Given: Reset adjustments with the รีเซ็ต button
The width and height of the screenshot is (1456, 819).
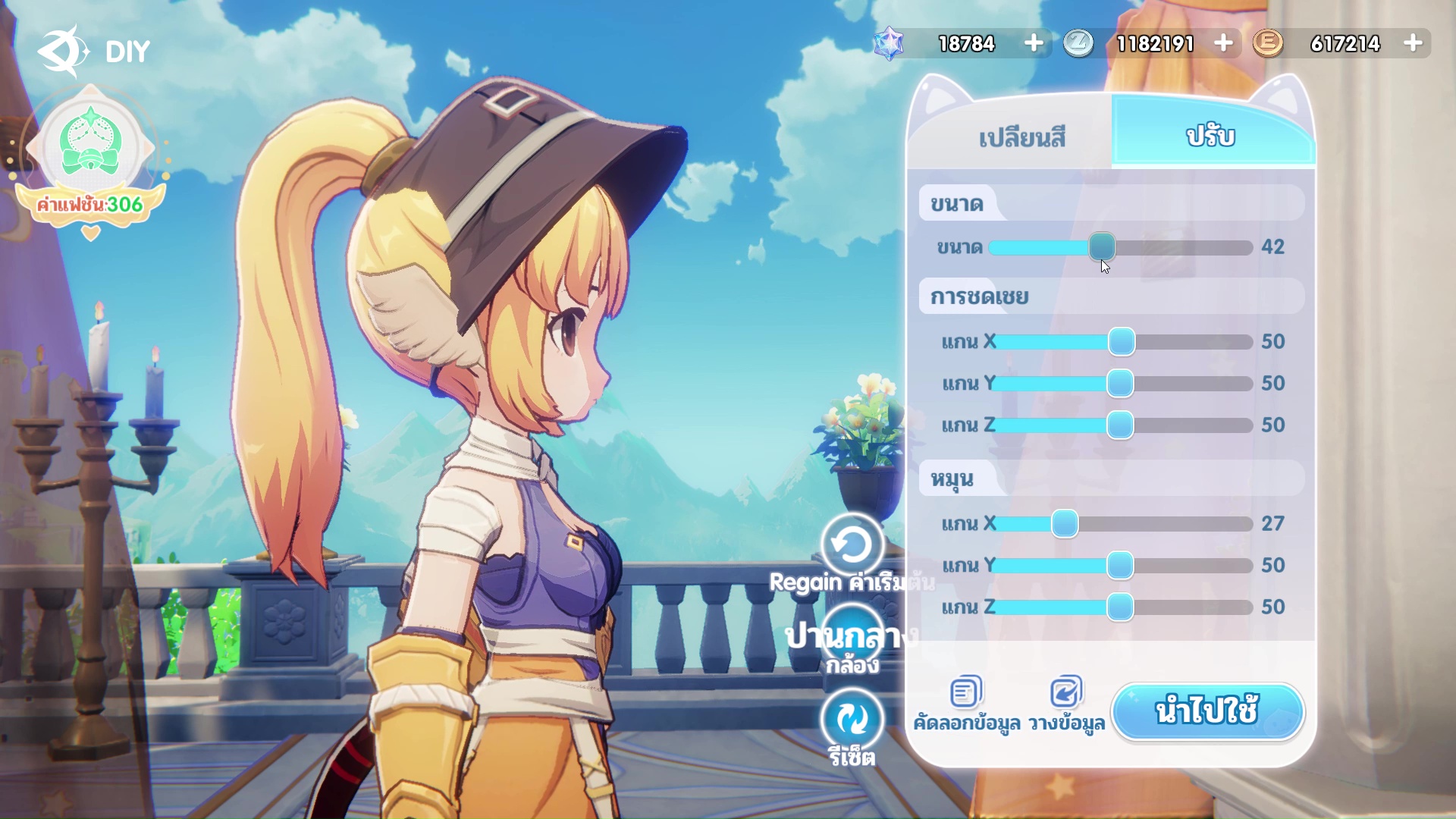Looking at the screenshot, I should pyautogui.click(x=852, y=719).
